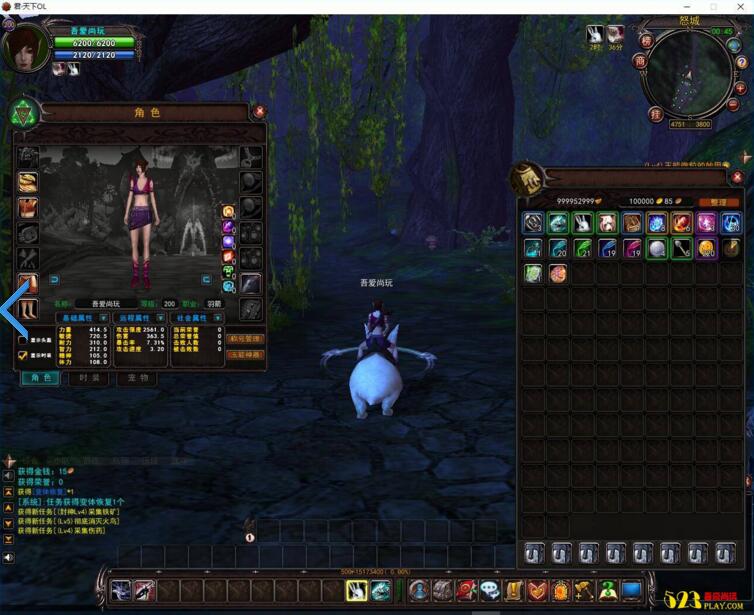Close the inventory bag window
Screen dimensions: 754x615
(x=738, y=177)
